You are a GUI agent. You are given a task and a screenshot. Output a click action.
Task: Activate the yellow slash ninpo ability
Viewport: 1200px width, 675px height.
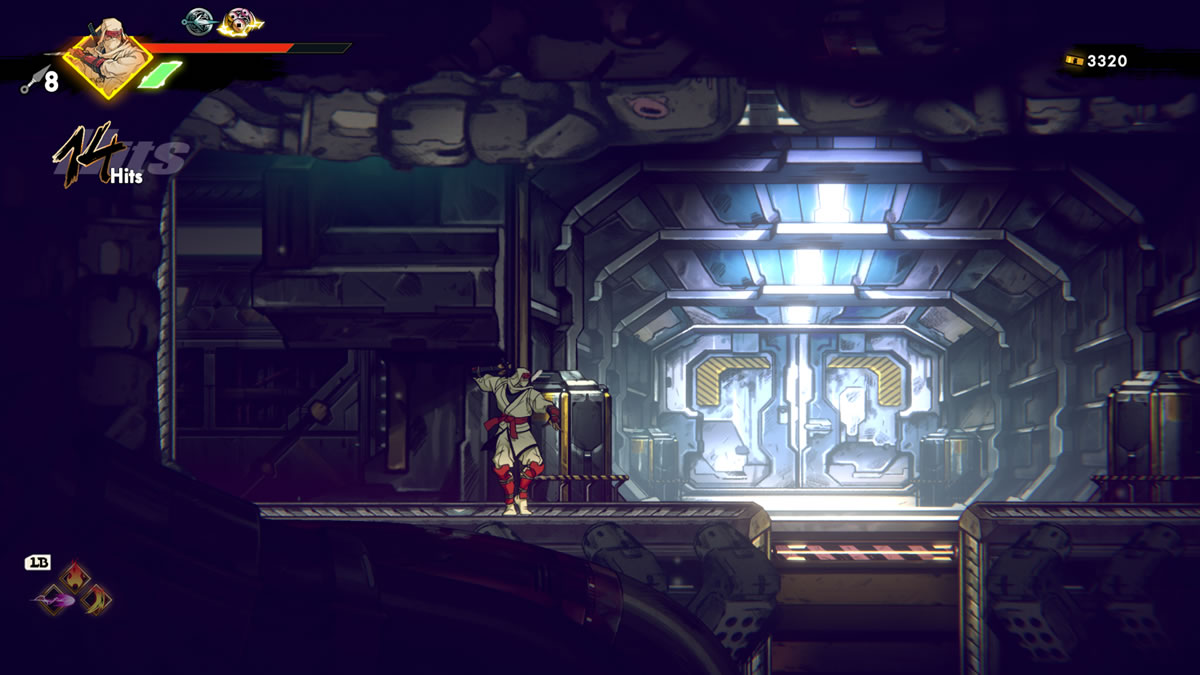point(96,600)
